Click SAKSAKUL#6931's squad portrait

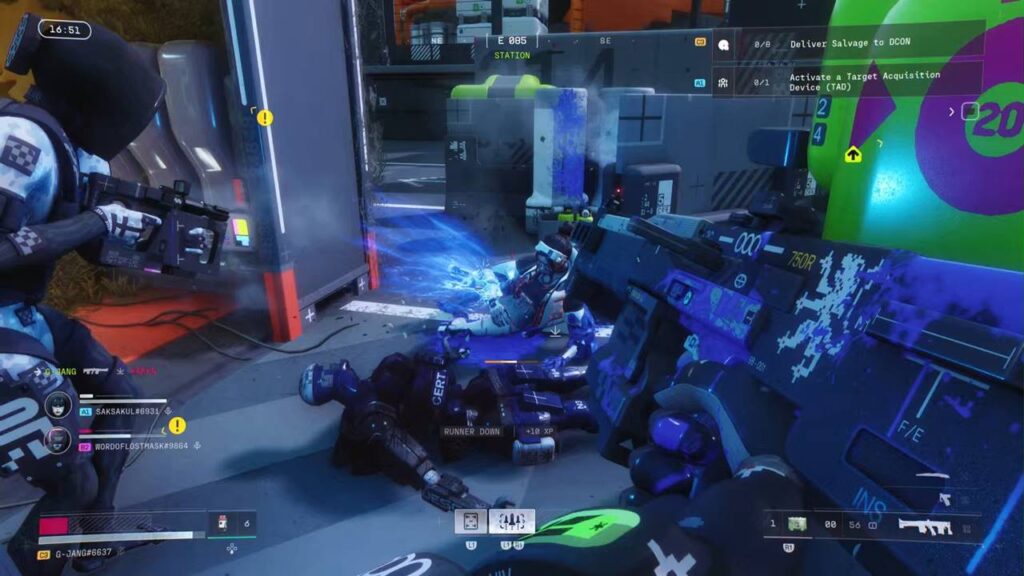click(x=58, y=406)
